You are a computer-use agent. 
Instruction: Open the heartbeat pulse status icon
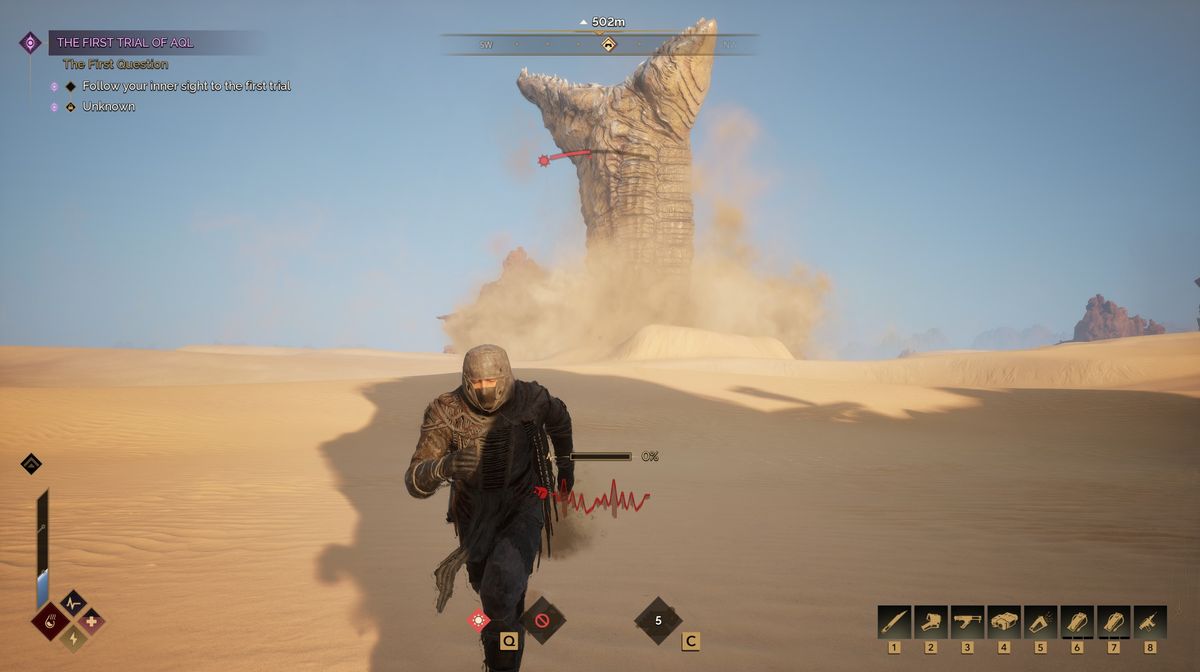pos(72,603)
